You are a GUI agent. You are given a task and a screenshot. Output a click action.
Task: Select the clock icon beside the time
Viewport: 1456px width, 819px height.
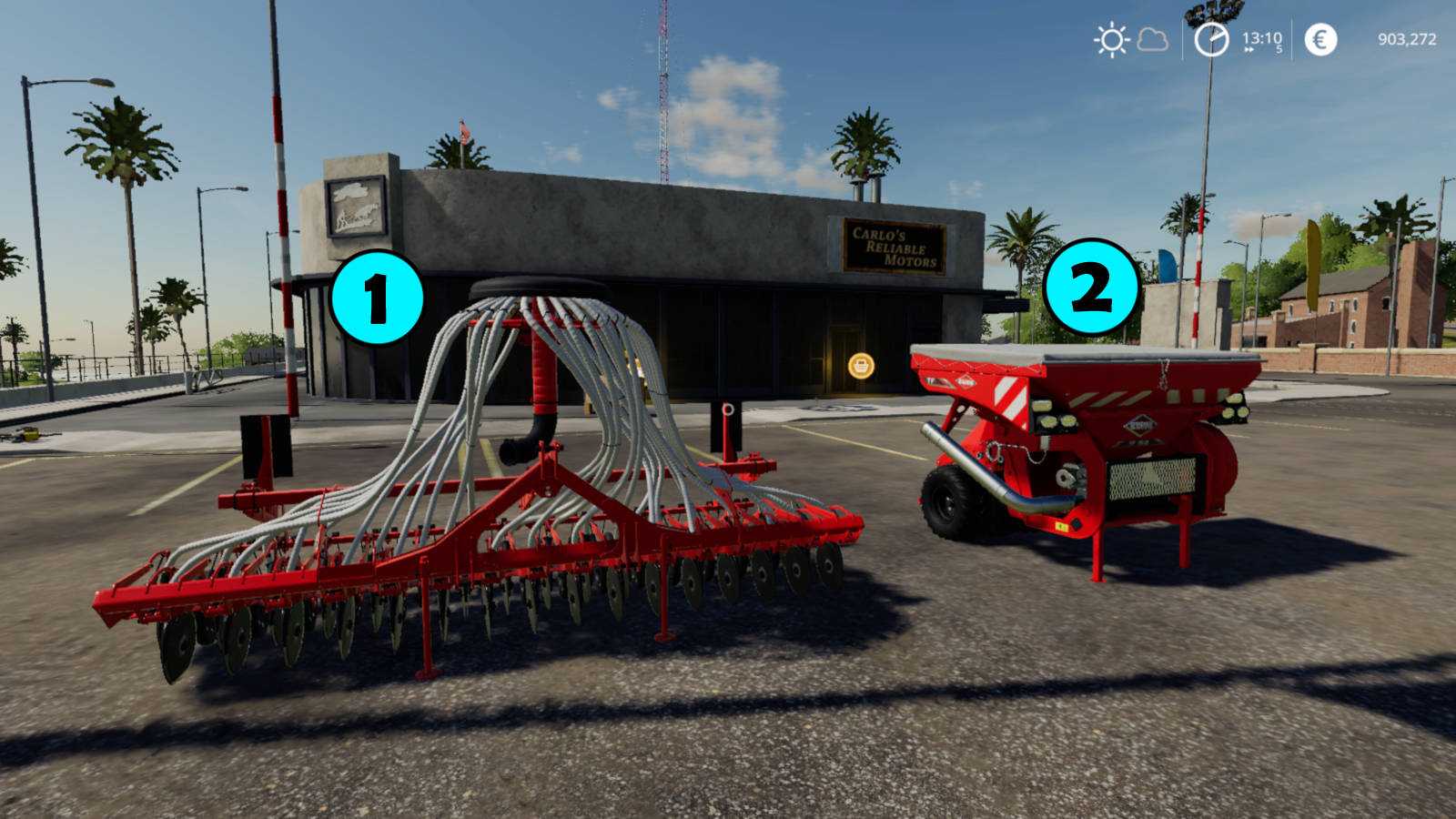pyautogui.click(x=1211, y=40)
